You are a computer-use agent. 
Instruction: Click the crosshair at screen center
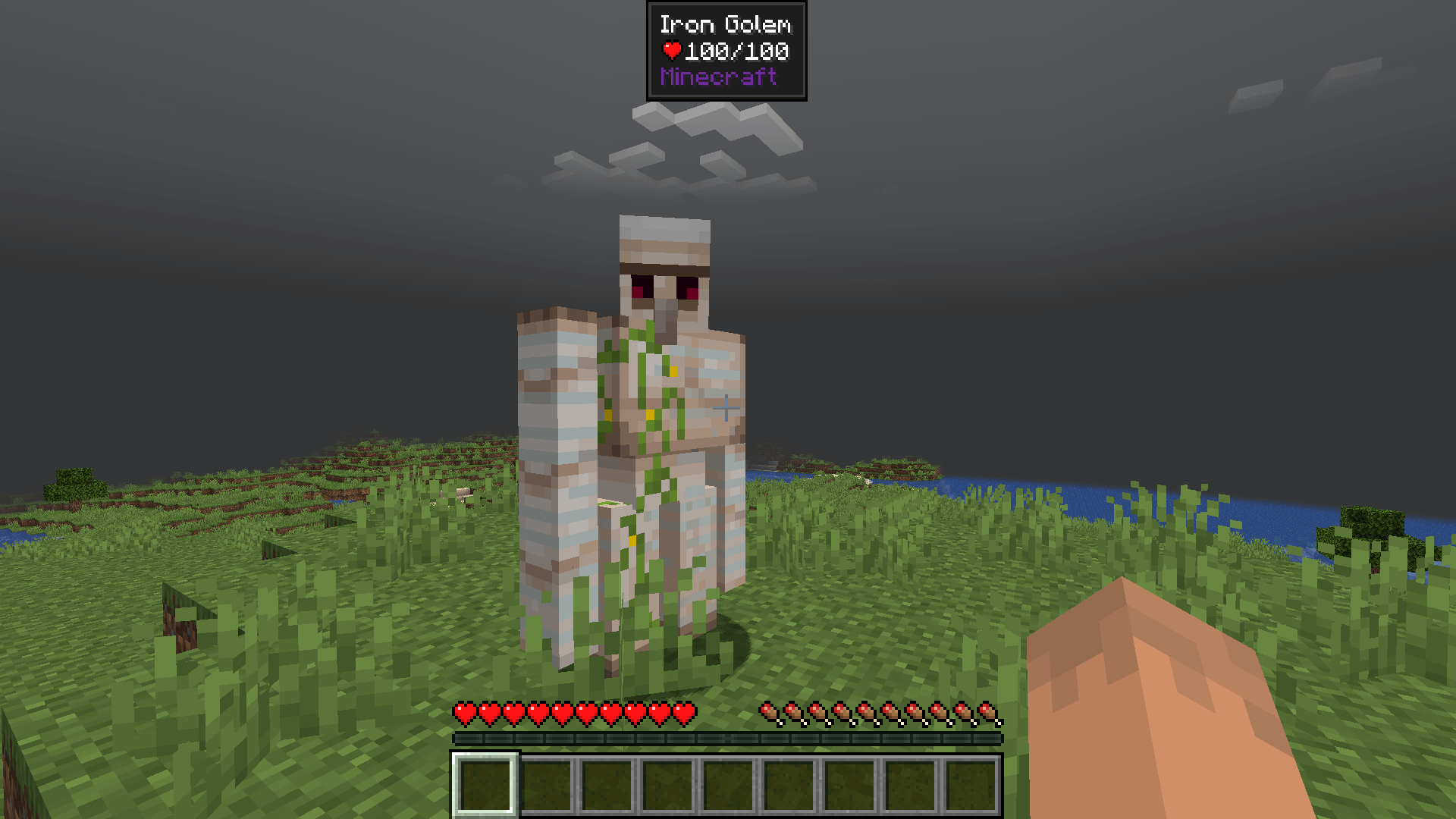point(726,407)
